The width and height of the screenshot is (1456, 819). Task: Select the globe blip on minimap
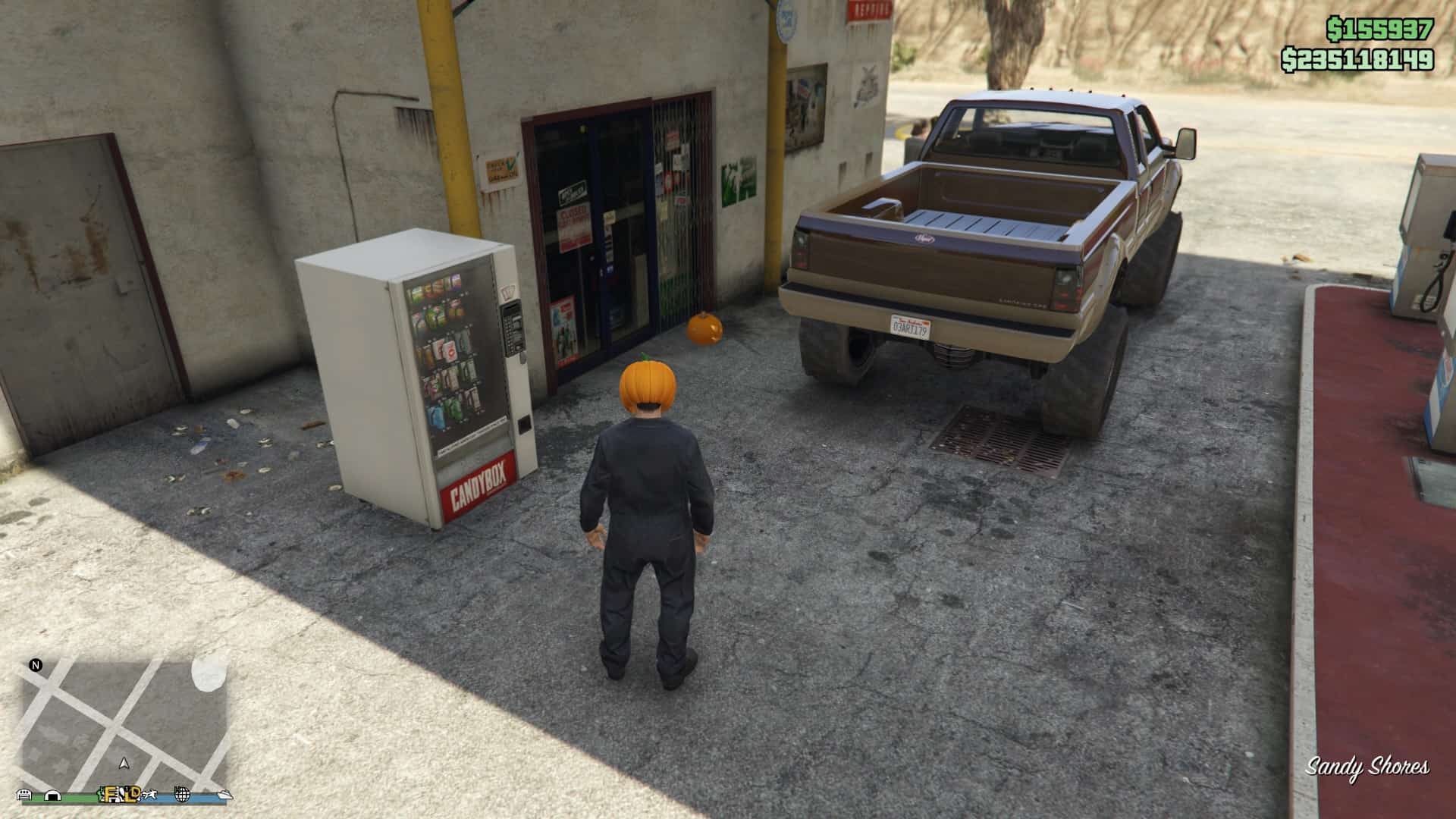pyautogui.click(x=182, y=794)
